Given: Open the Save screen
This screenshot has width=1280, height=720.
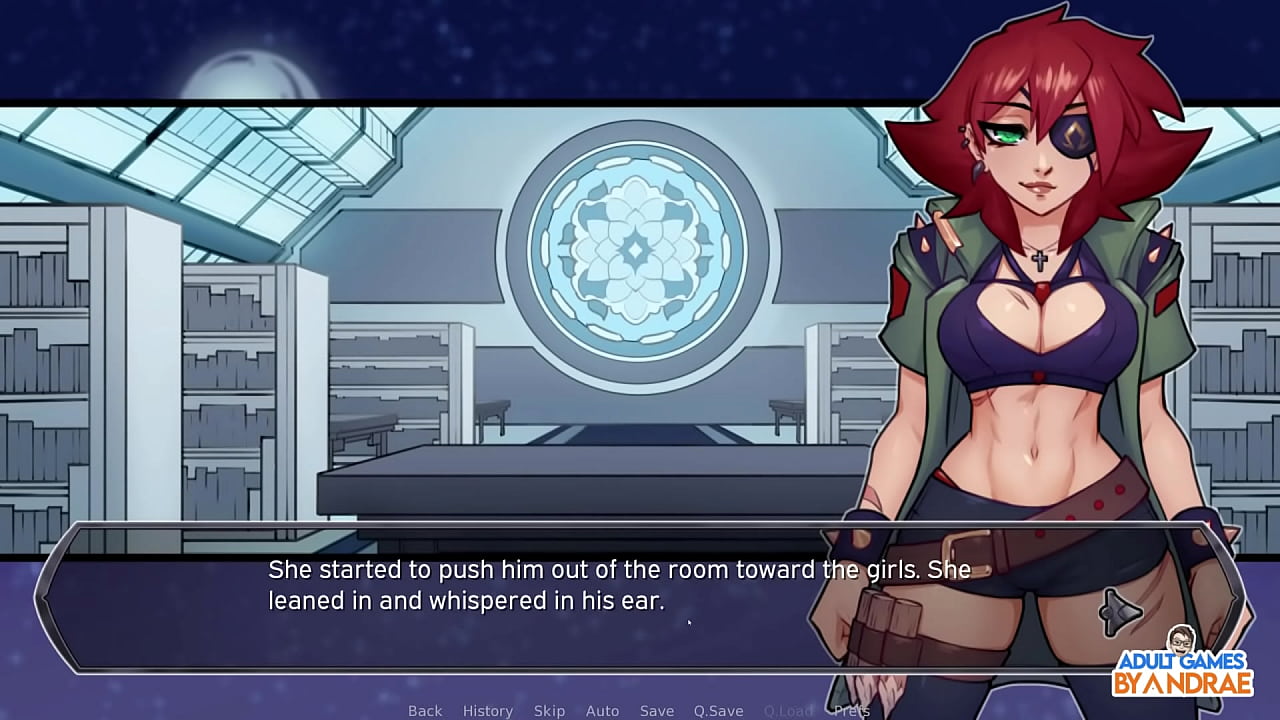Looking at the screenshot, I should [657, 710].
